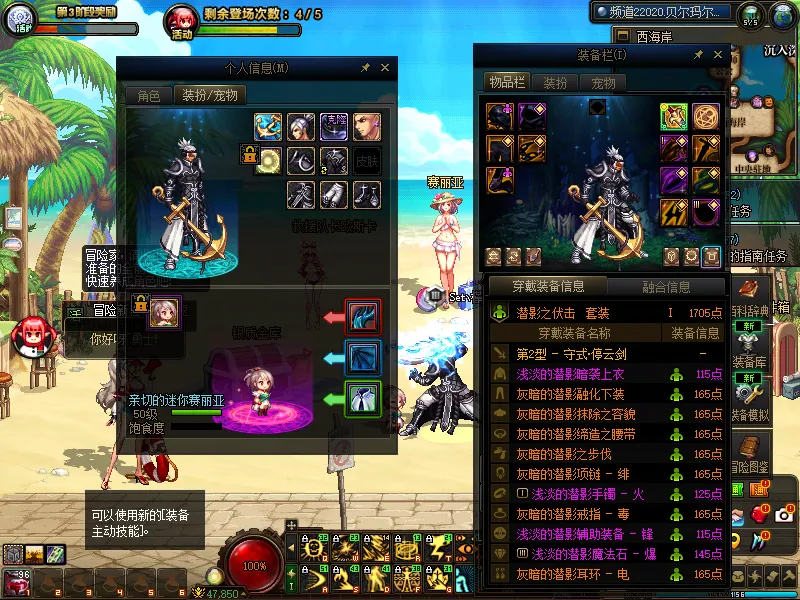Select the lightning bolt equipment slot
Viewport: 800px width, 600px height.
pos(673,213)
